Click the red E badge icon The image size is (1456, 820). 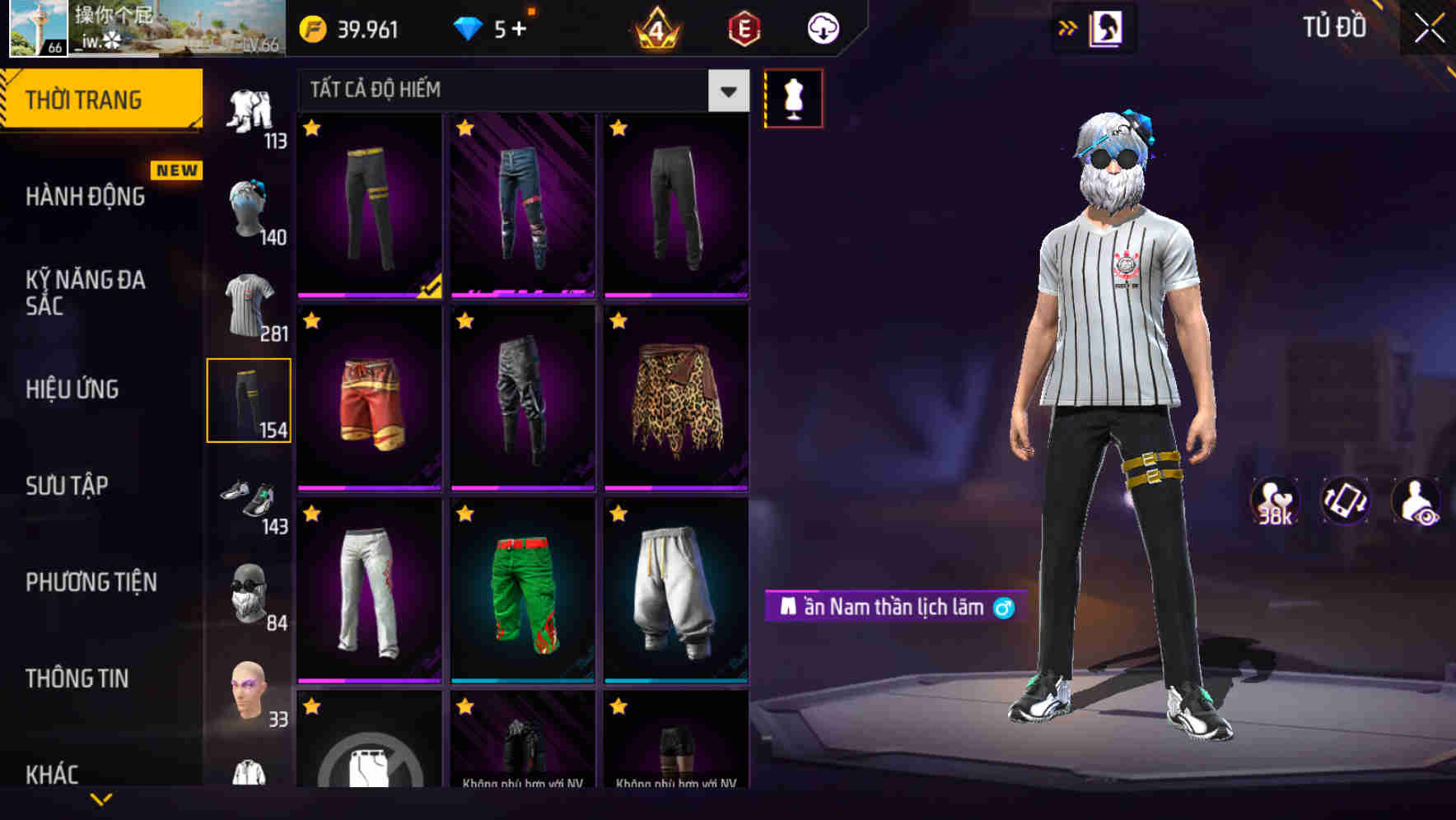(x=744, y=27)
